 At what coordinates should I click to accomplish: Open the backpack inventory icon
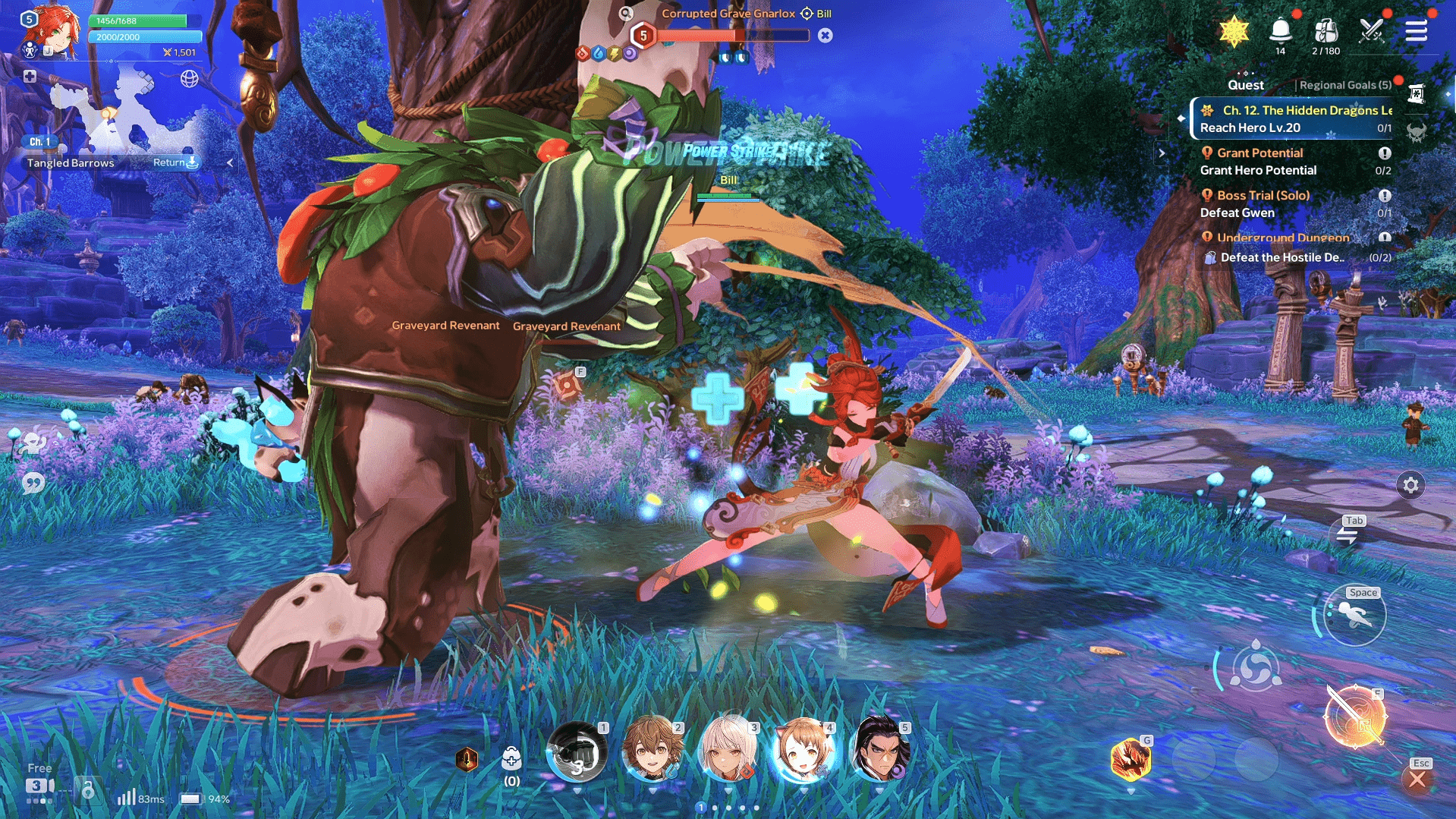[x=1325, y=31]
